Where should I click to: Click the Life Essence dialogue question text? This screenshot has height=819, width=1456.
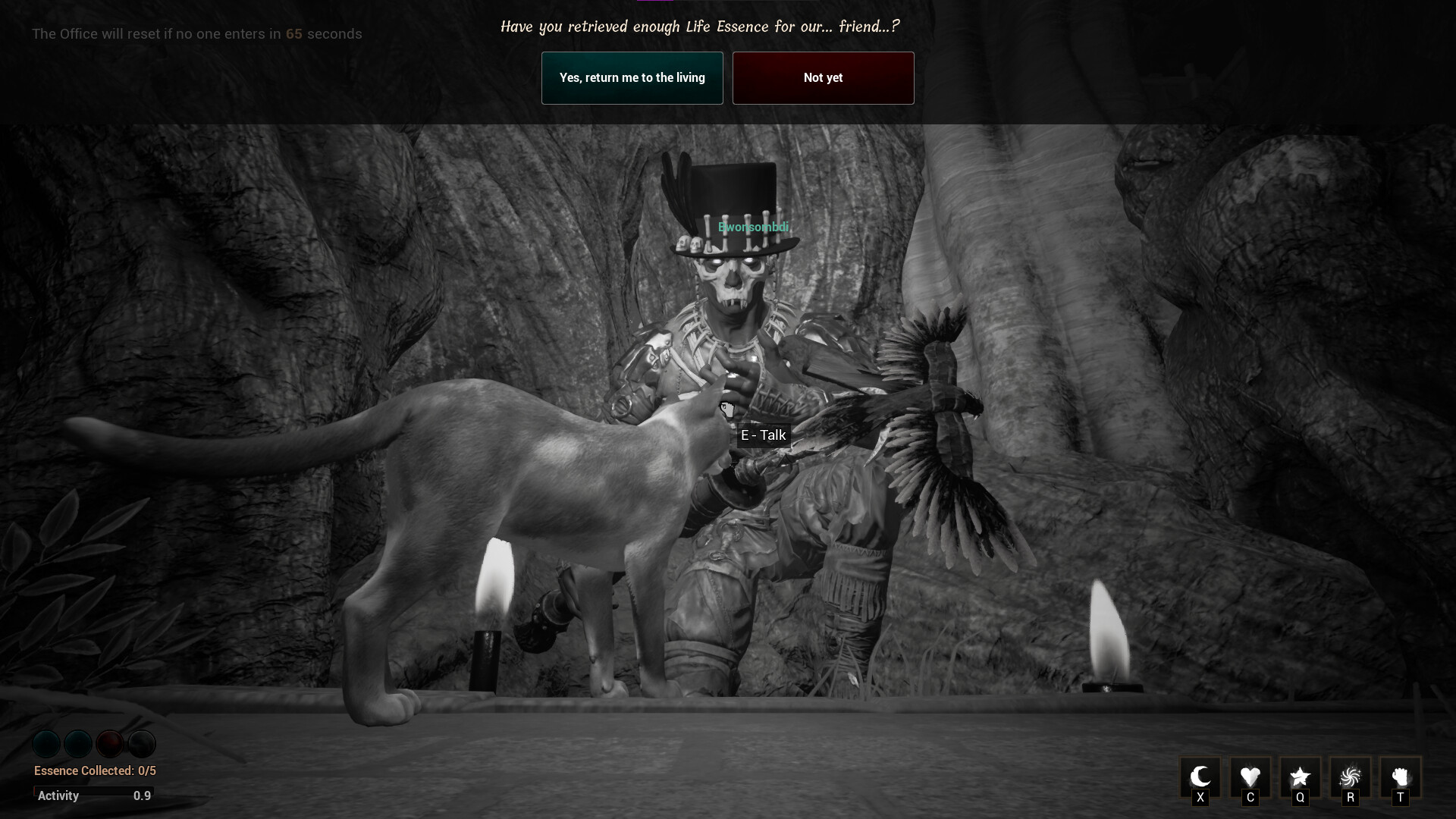coord(699,26)
